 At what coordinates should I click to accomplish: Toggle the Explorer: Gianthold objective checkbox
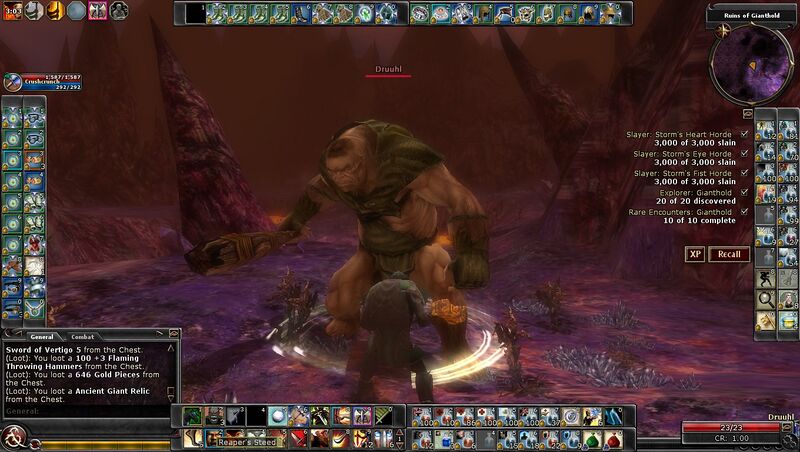point(745,192)
